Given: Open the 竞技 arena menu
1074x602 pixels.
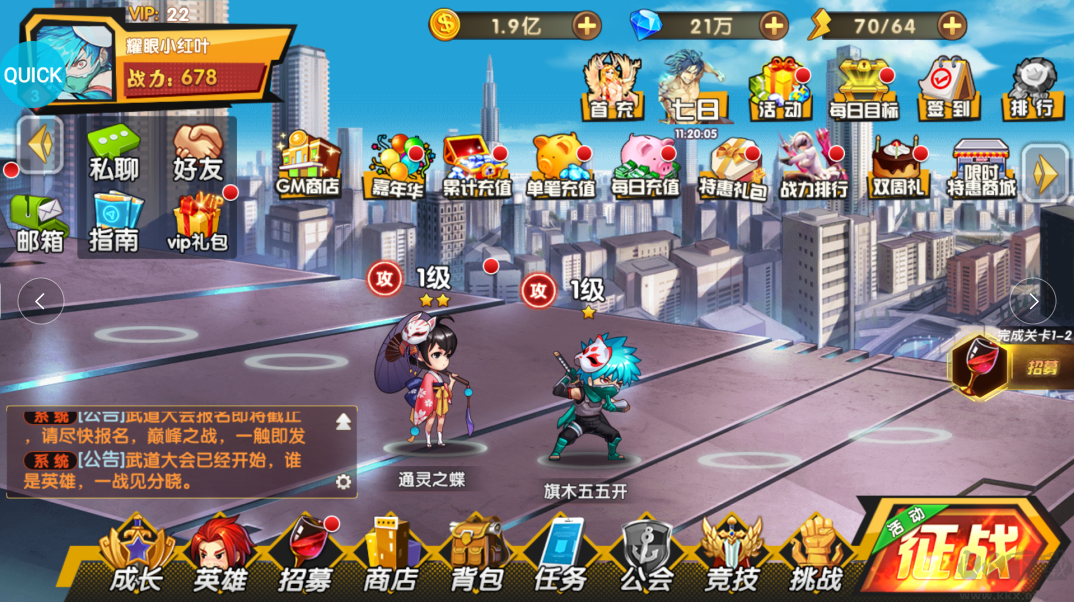Looking at the screenshot, I should tap(732, 556).
